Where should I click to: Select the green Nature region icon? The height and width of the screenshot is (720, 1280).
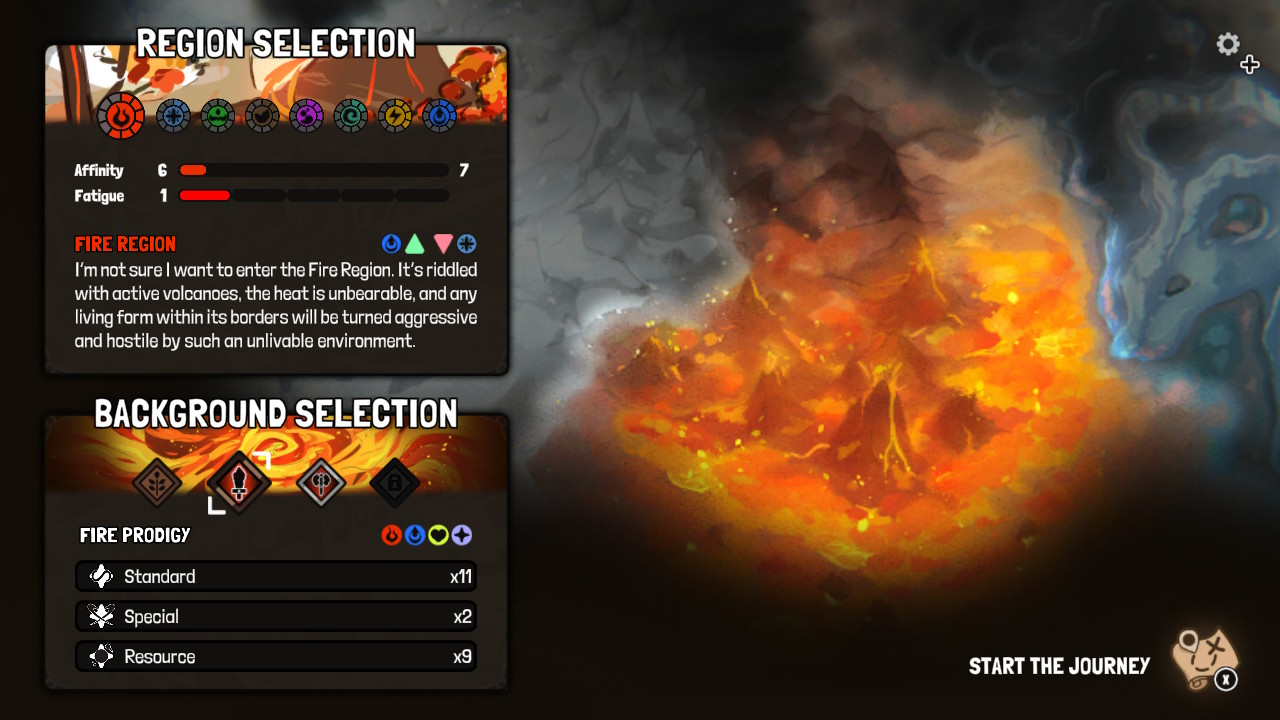pyautogui.click(x=218, y=115)
